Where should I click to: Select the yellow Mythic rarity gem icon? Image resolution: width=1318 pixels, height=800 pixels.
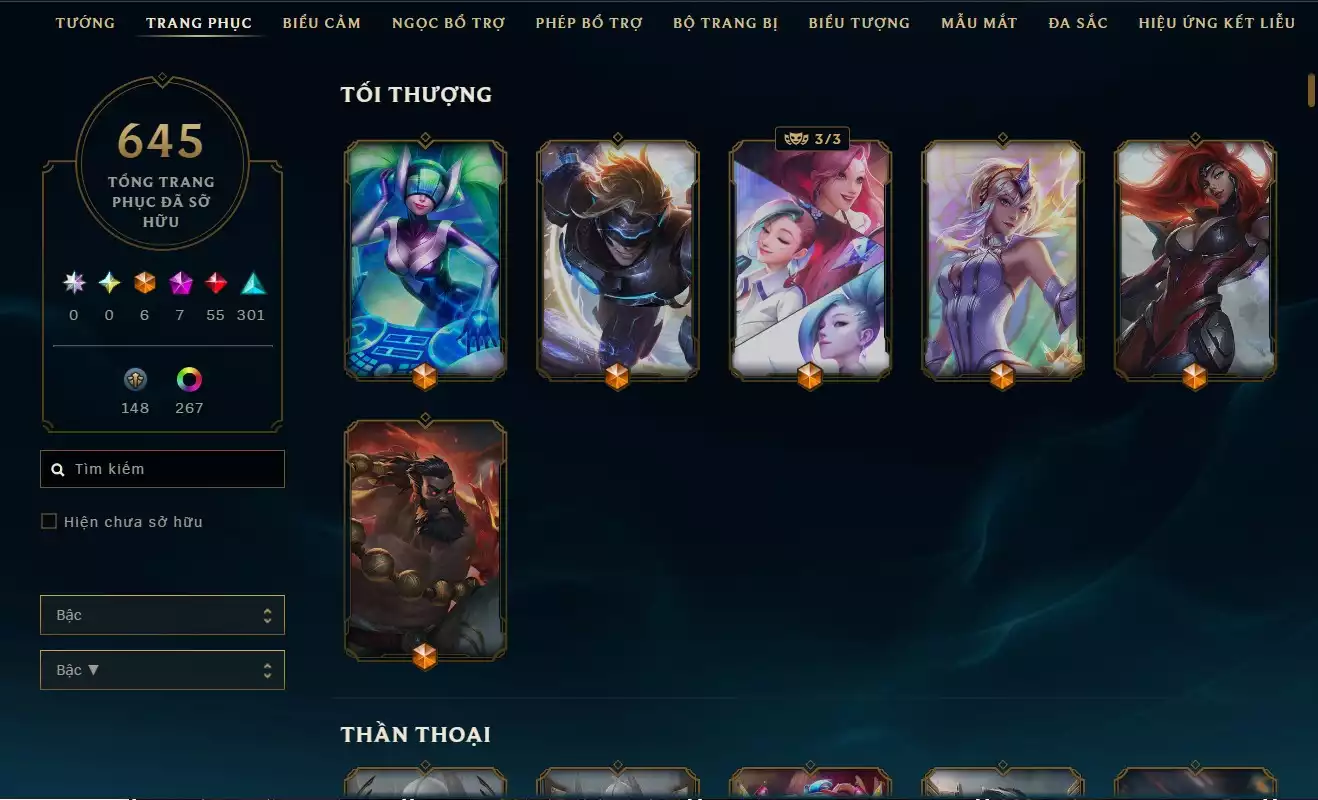coord(108,285)
